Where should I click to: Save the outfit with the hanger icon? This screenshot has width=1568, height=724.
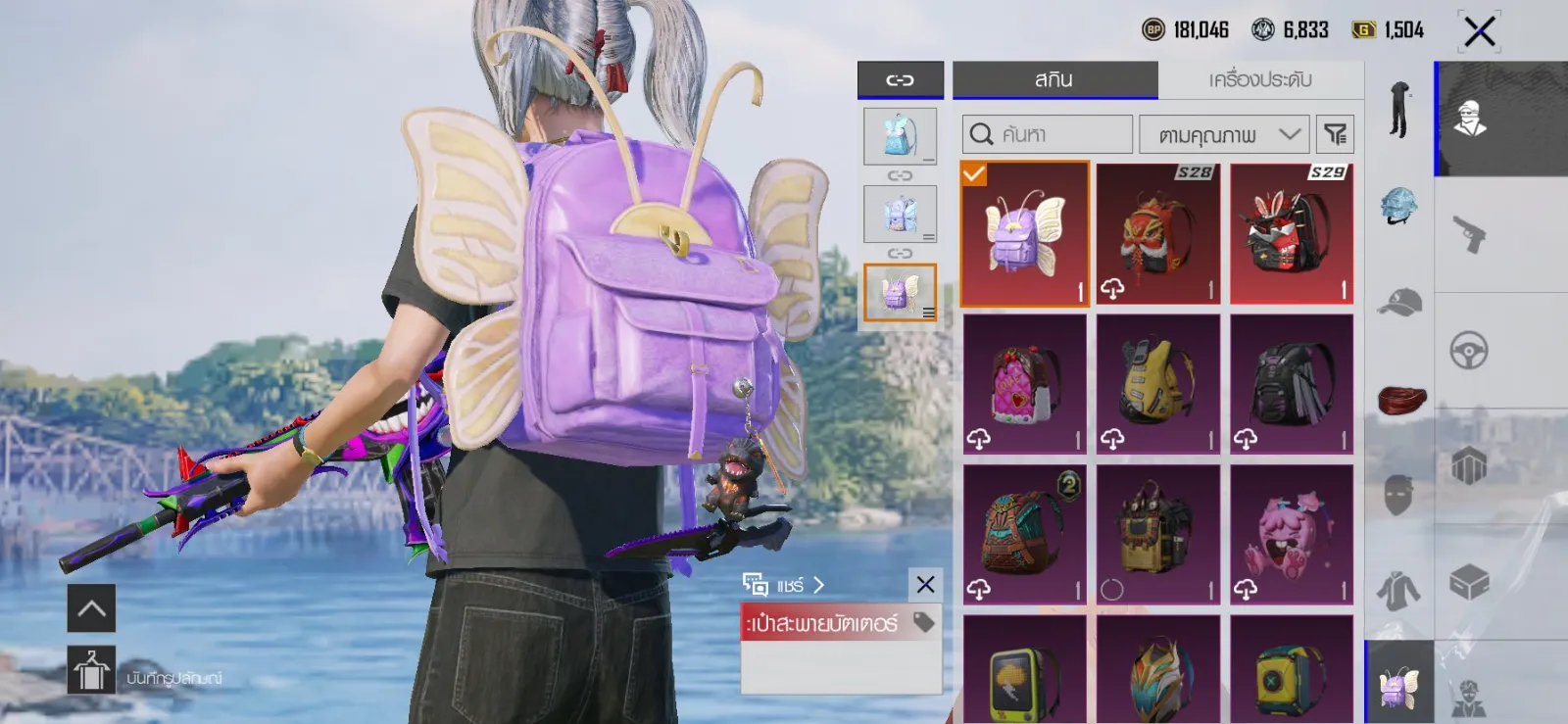91,671
